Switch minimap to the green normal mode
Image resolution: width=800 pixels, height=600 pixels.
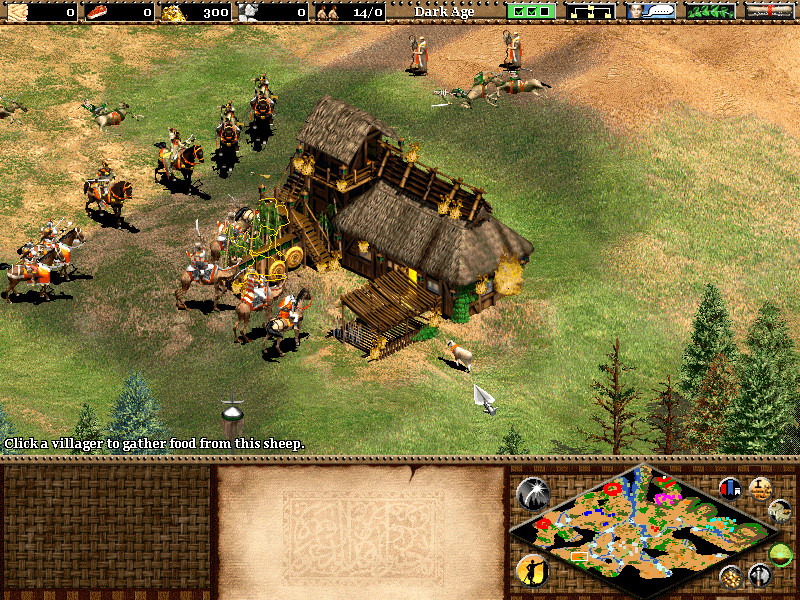781,555
